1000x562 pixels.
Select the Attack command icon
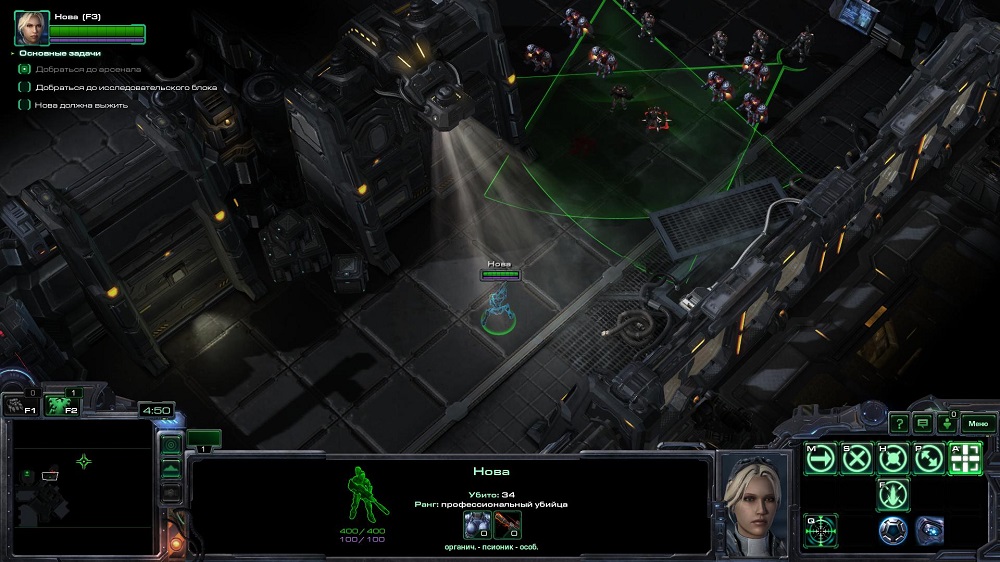965,458
